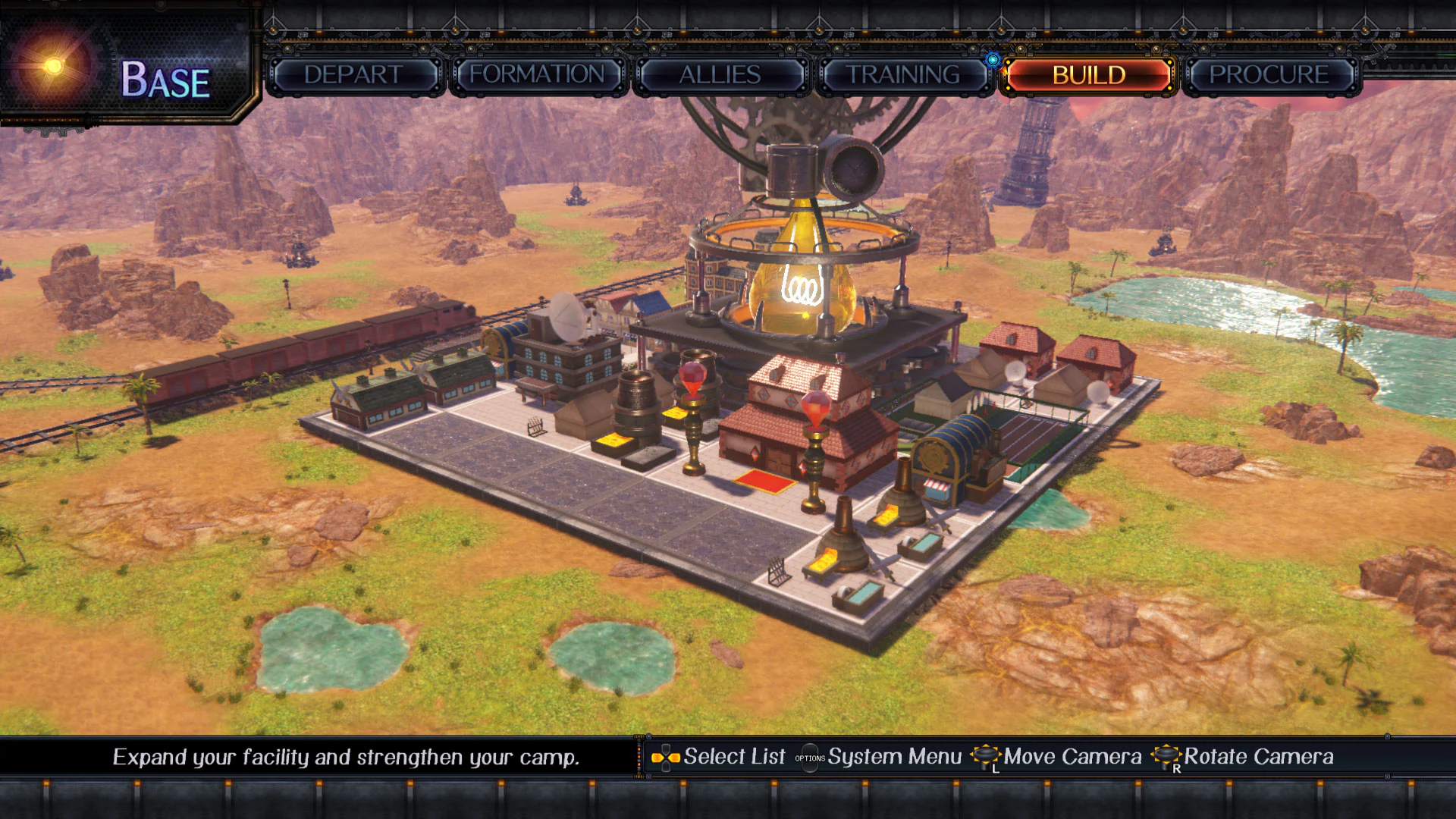Select the DEPART option
The height and width of the screenshot is (819, 1456).
[353, 75]
